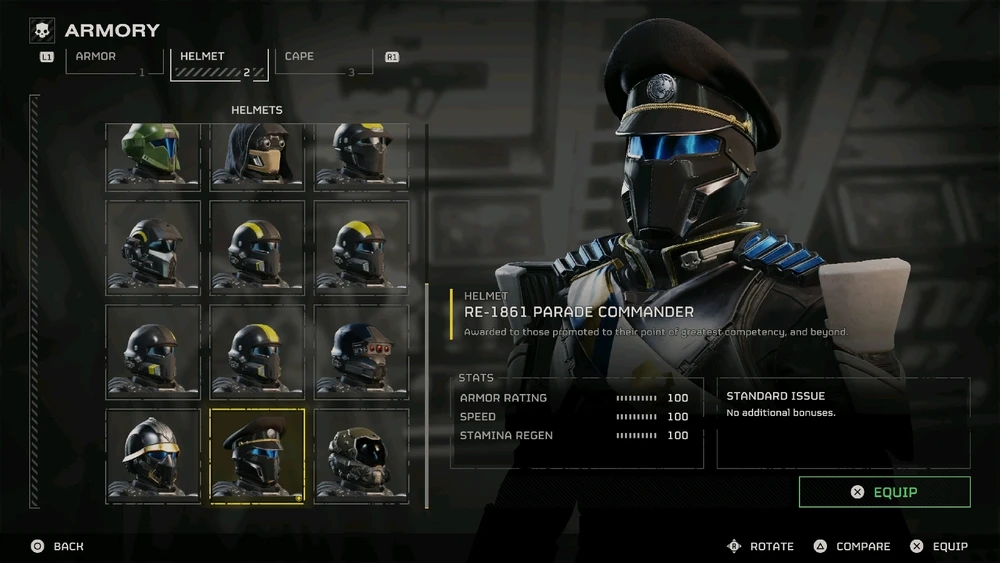Viewport: 1000px width, 563px height.
Task: Pick the olive pilot-style helmet
Action: click(361, 455)
